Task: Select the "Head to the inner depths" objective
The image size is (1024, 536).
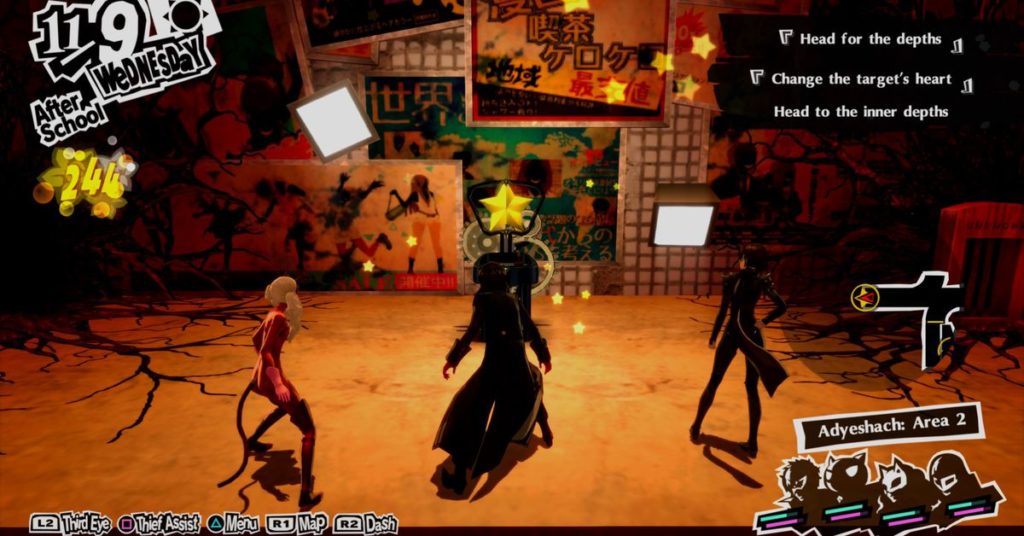Action: point(860,112)
